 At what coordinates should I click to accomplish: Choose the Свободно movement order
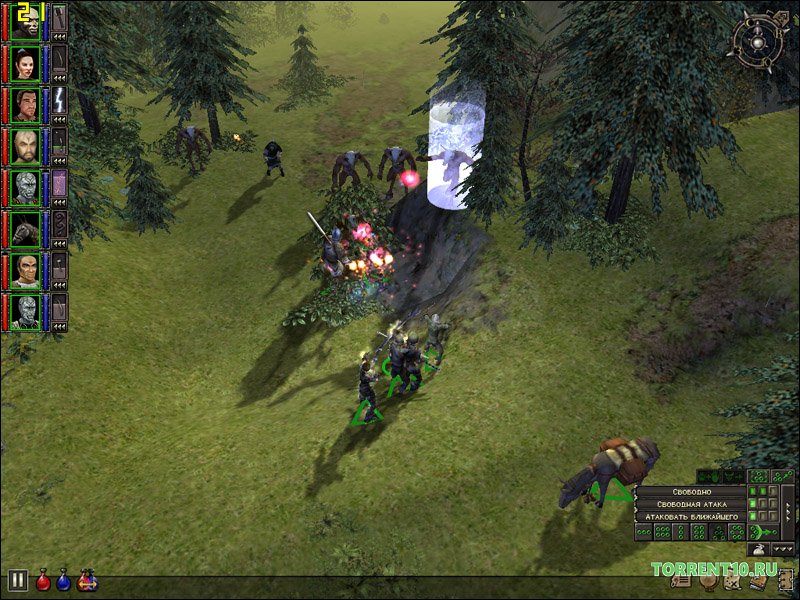point(692,493)
